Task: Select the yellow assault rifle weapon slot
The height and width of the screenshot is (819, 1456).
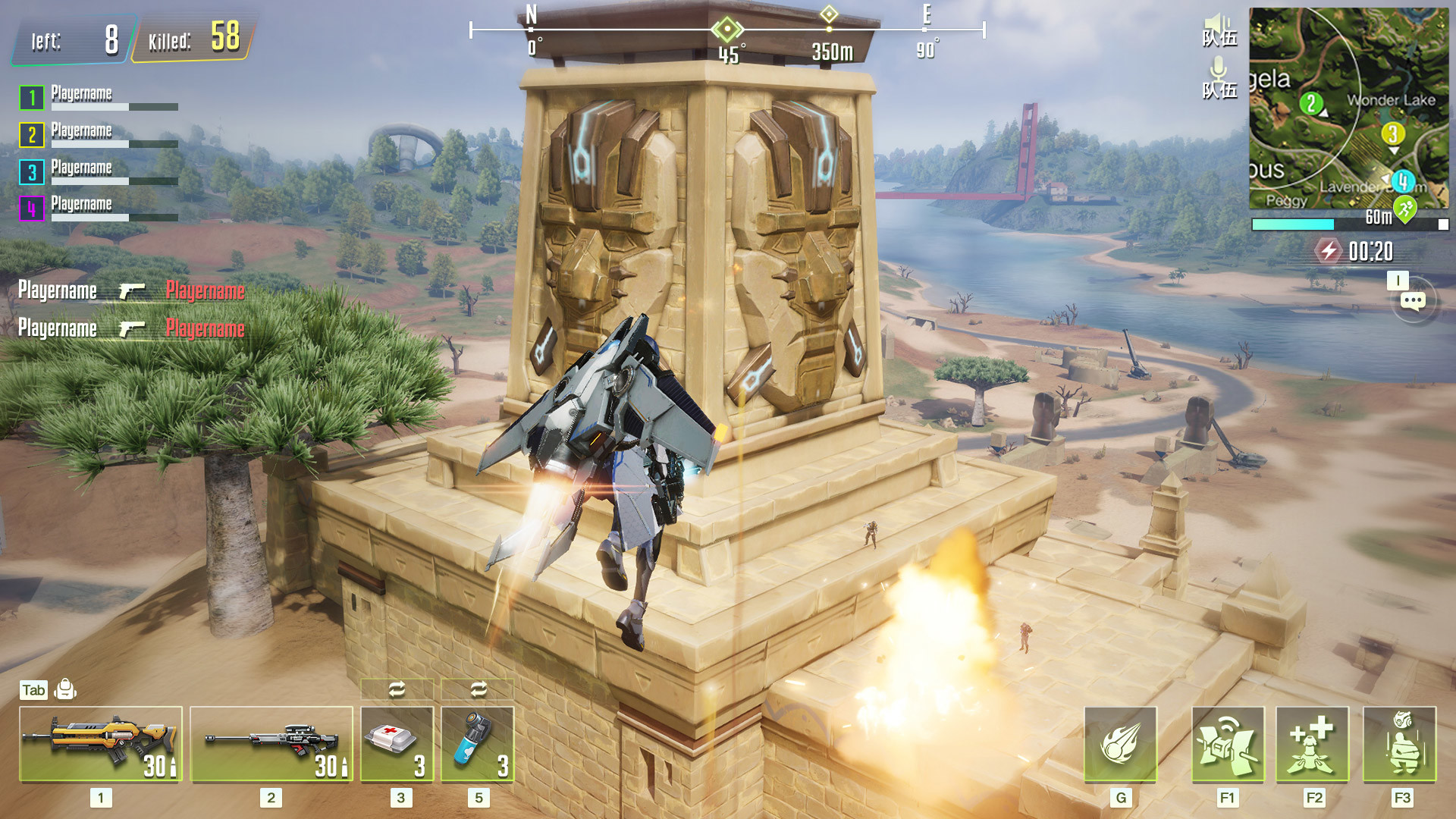Action: click(101, 744)
